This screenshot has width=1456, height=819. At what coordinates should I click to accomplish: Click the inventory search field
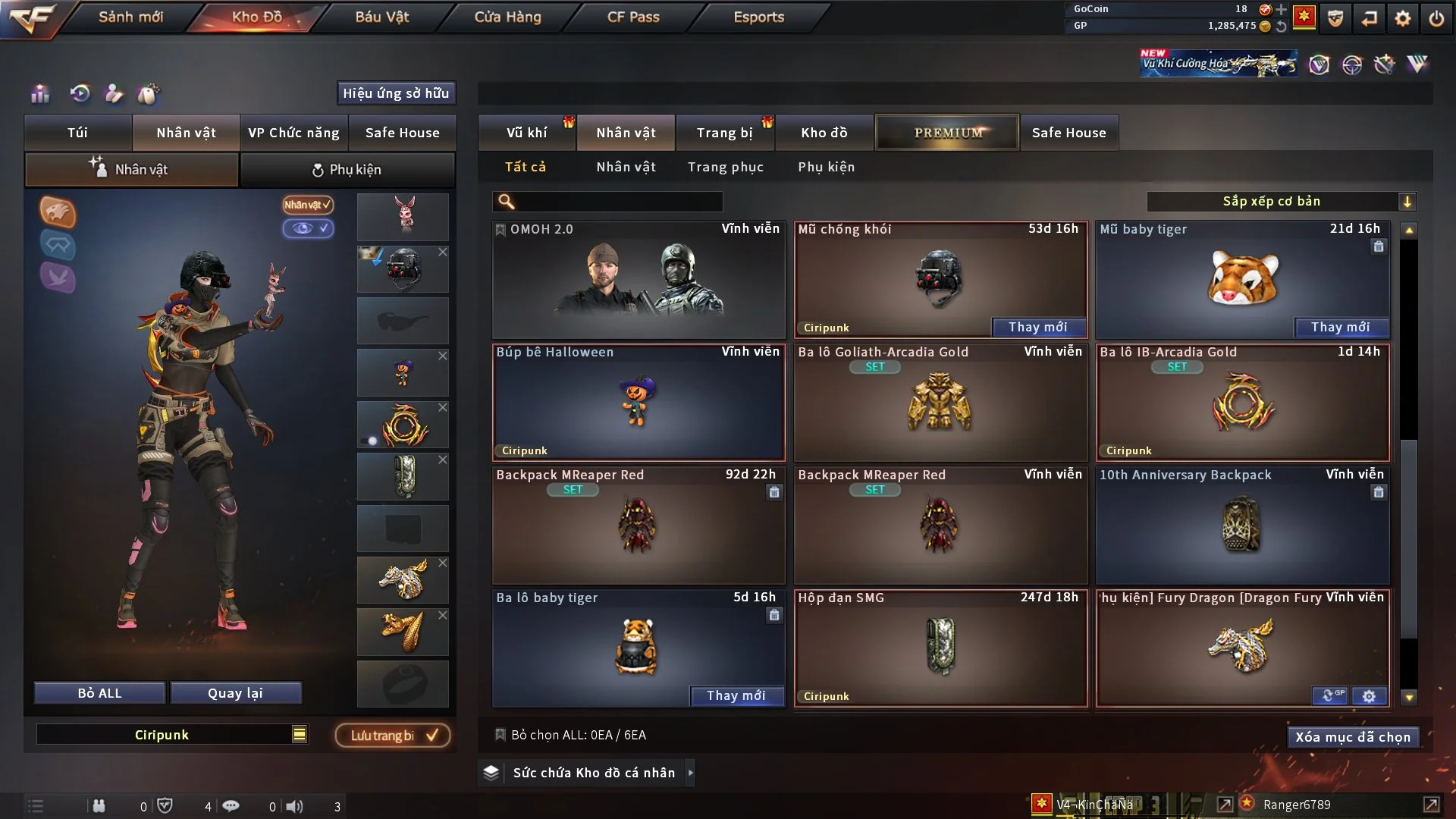click(x=618, y=201)
